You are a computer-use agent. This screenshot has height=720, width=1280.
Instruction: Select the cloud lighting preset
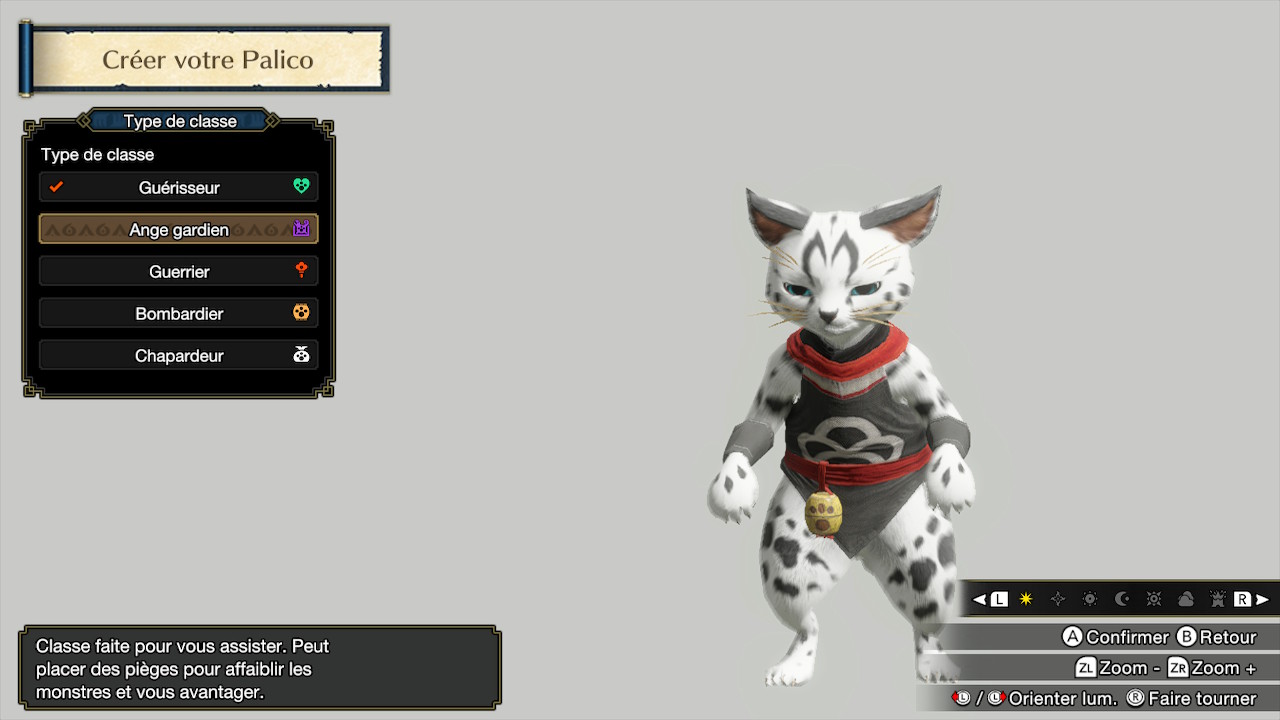1186,599
